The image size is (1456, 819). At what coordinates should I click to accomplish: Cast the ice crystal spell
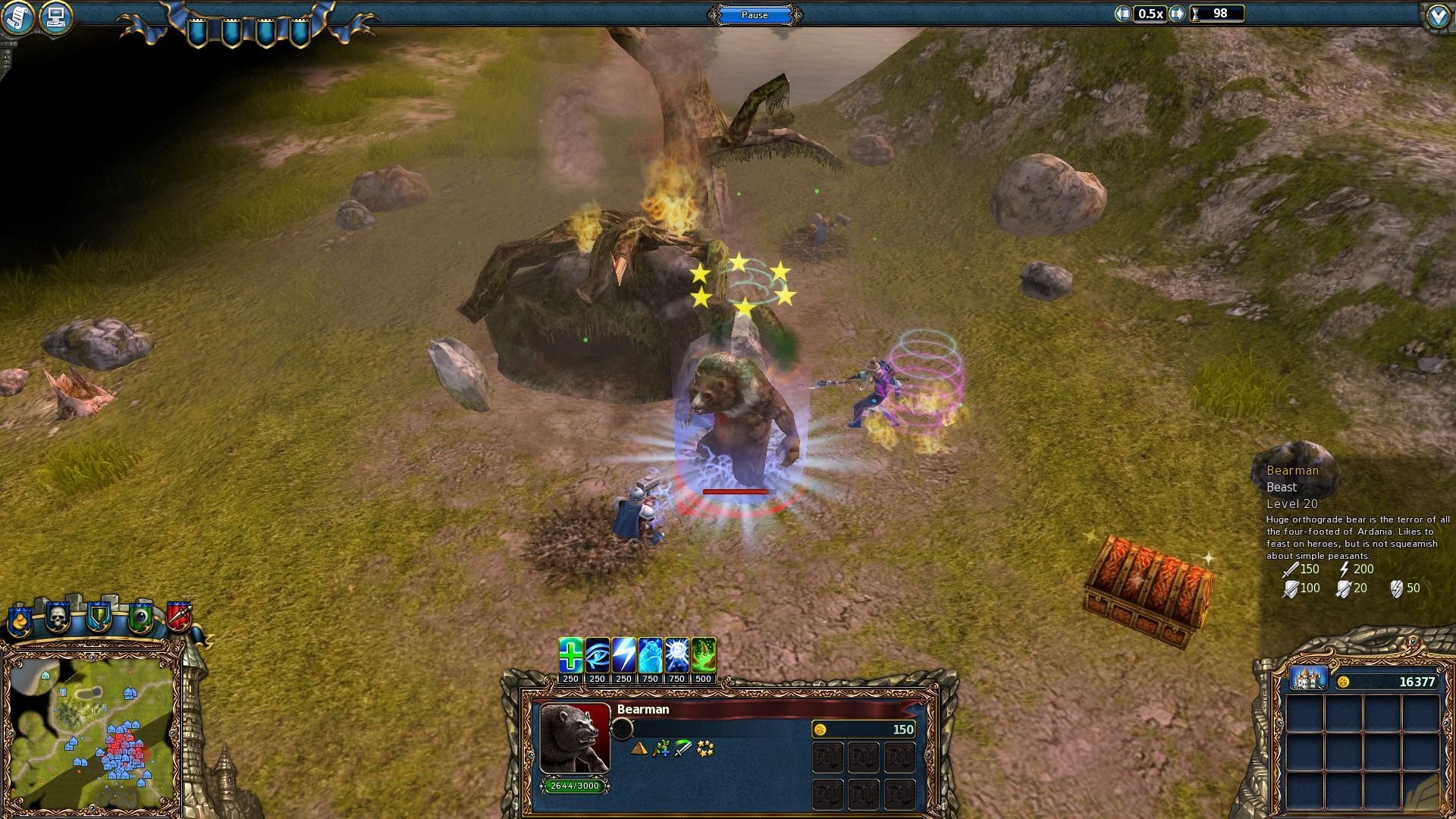click(650, 655)
